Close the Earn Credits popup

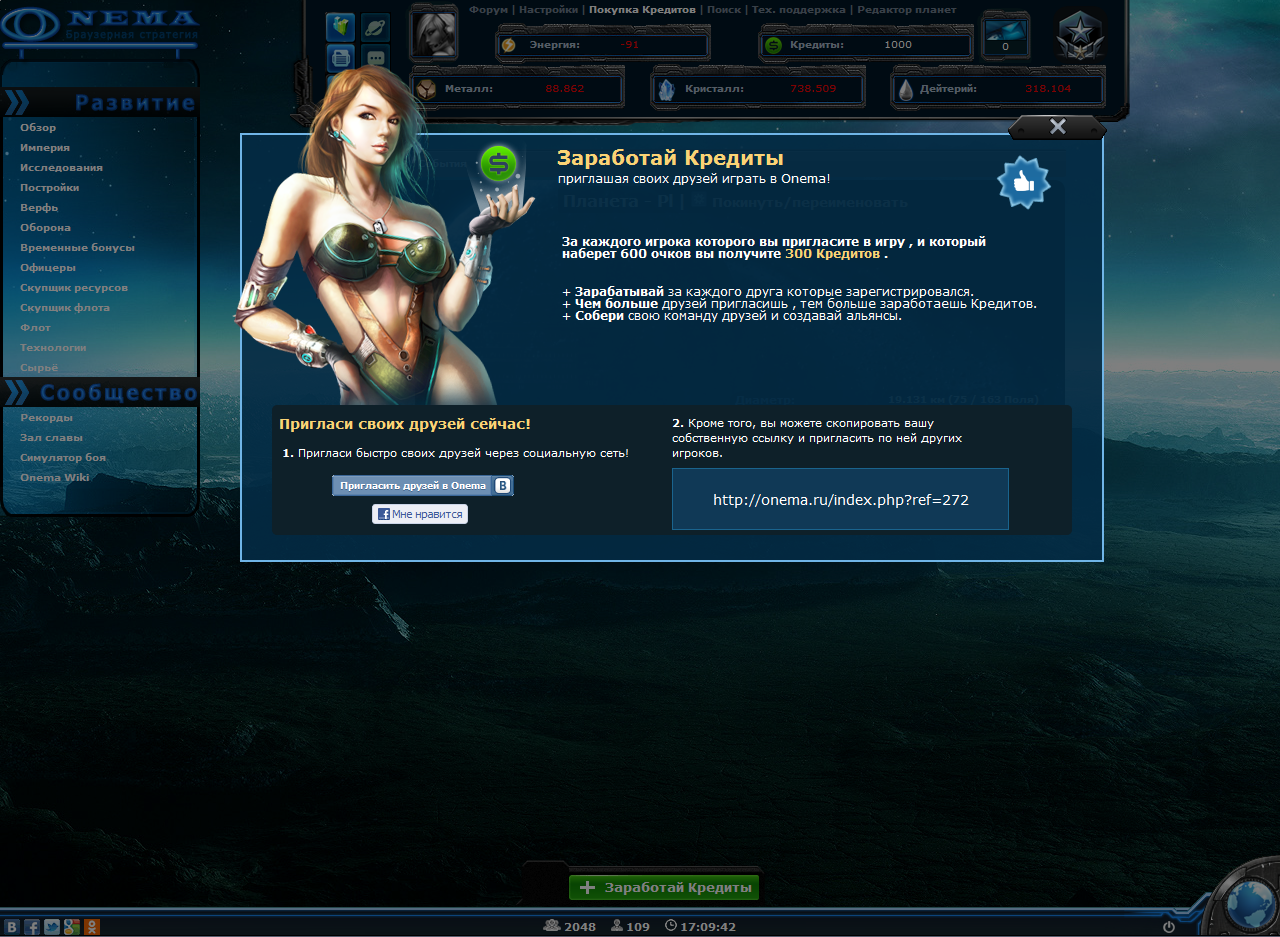click(1057, 127)
